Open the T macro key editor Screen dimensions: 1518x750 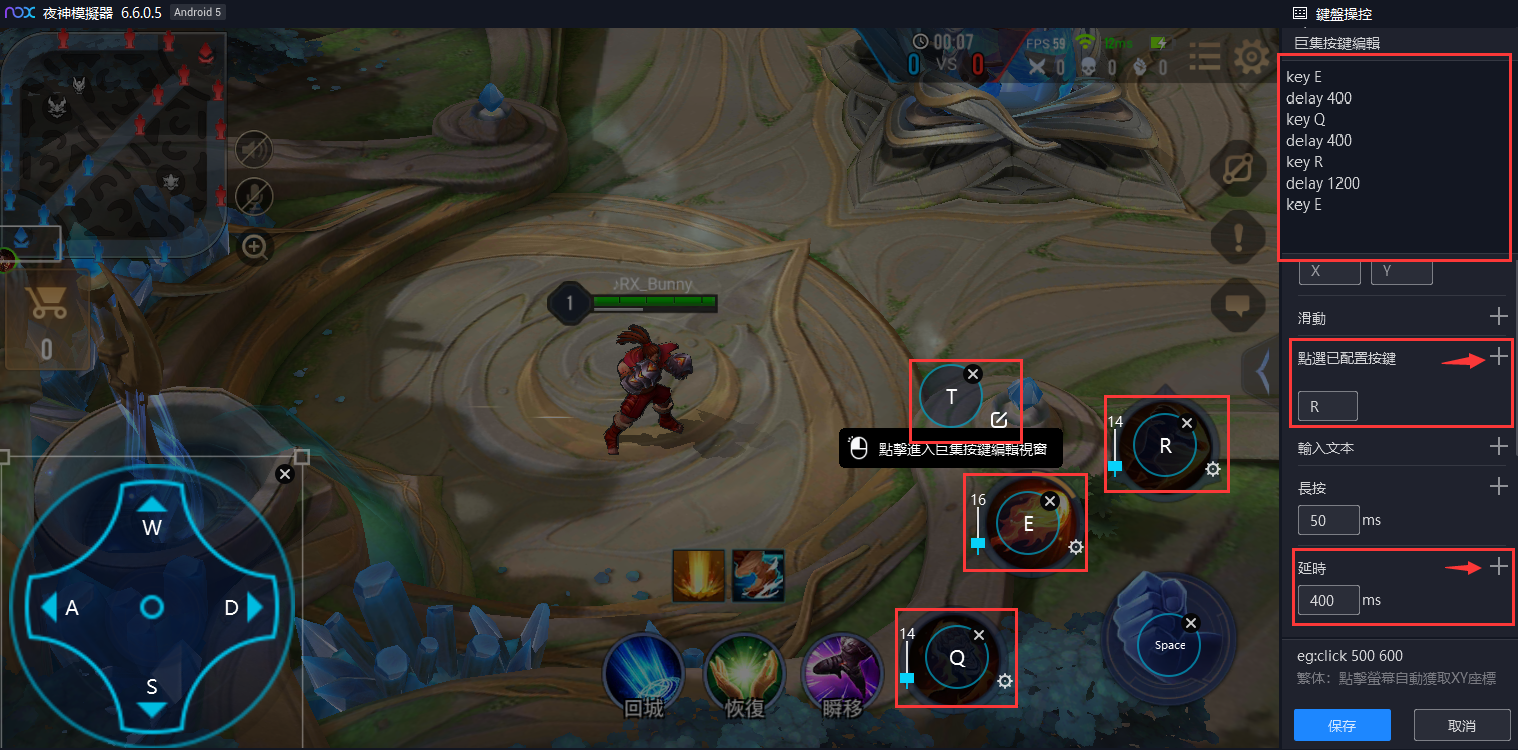(998, 419)
